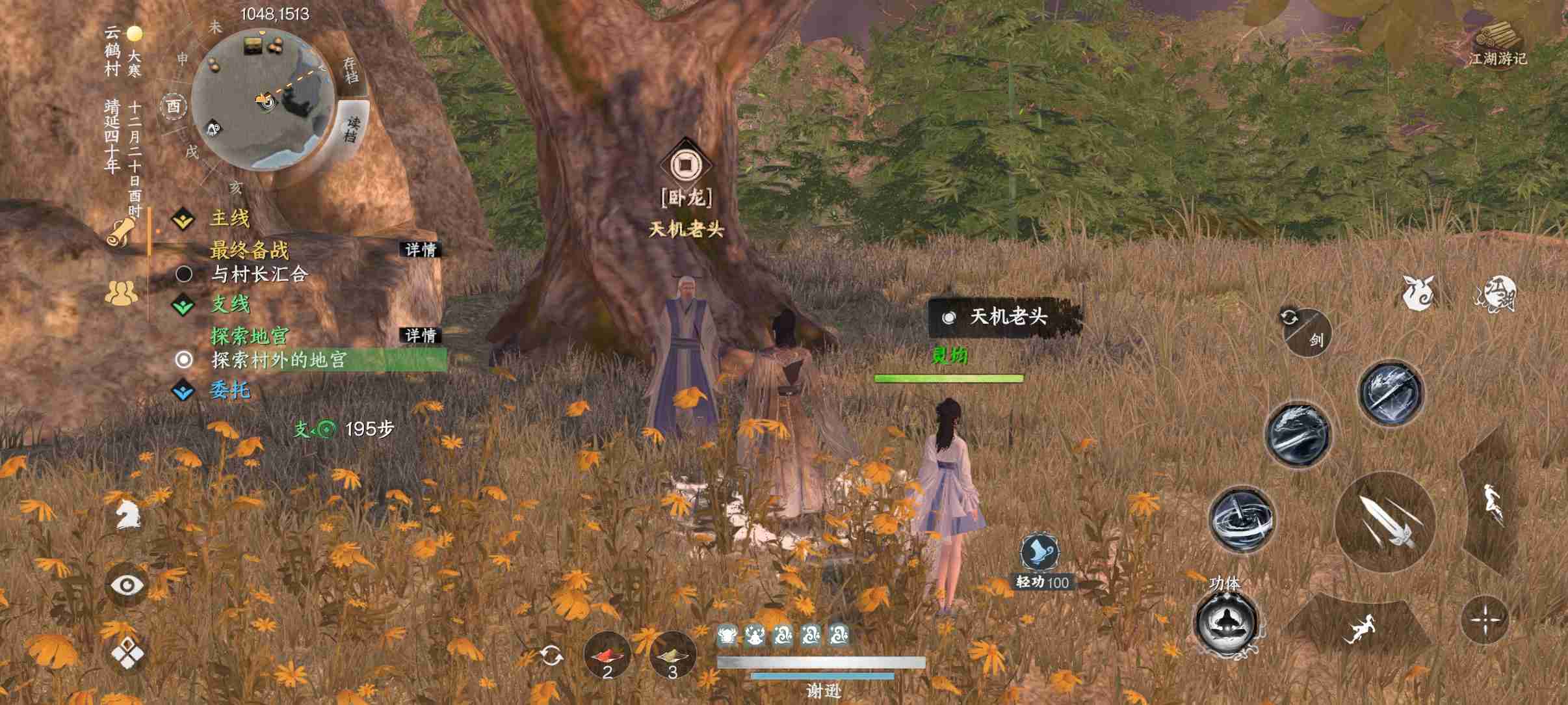Select the 与村长汇合 objective radio button
This screenshot has height=705, width=1568.
click(x=185, y=274)
